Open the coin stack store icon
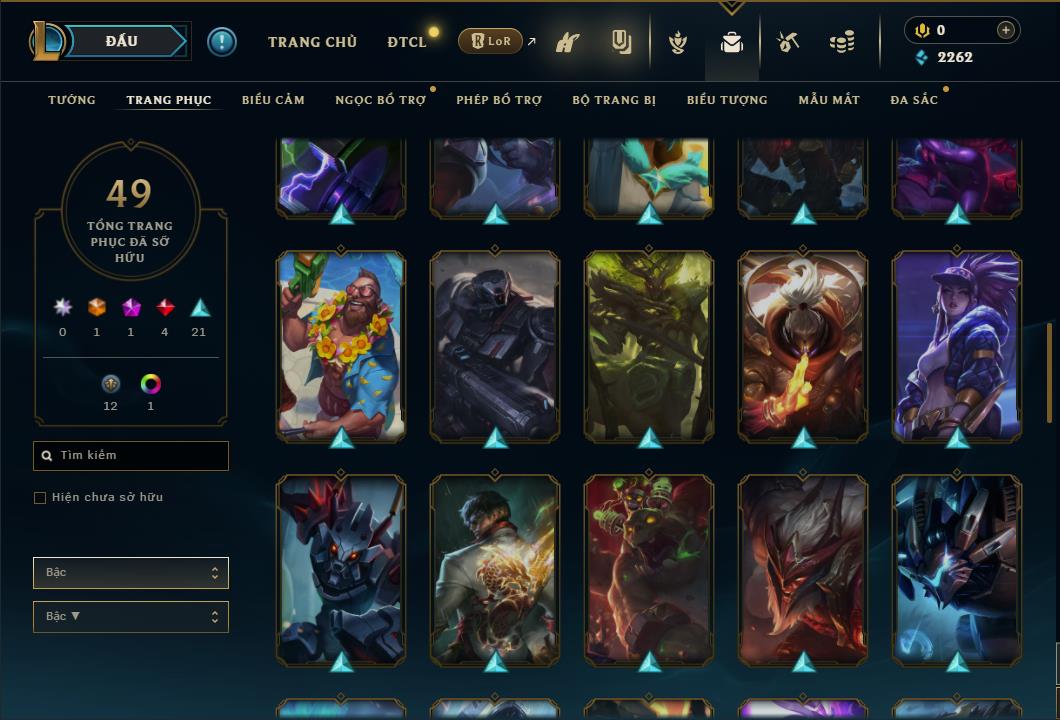The width and height of the screenshot is (1060, 720). pyautogui.click(x=842, y=43)
